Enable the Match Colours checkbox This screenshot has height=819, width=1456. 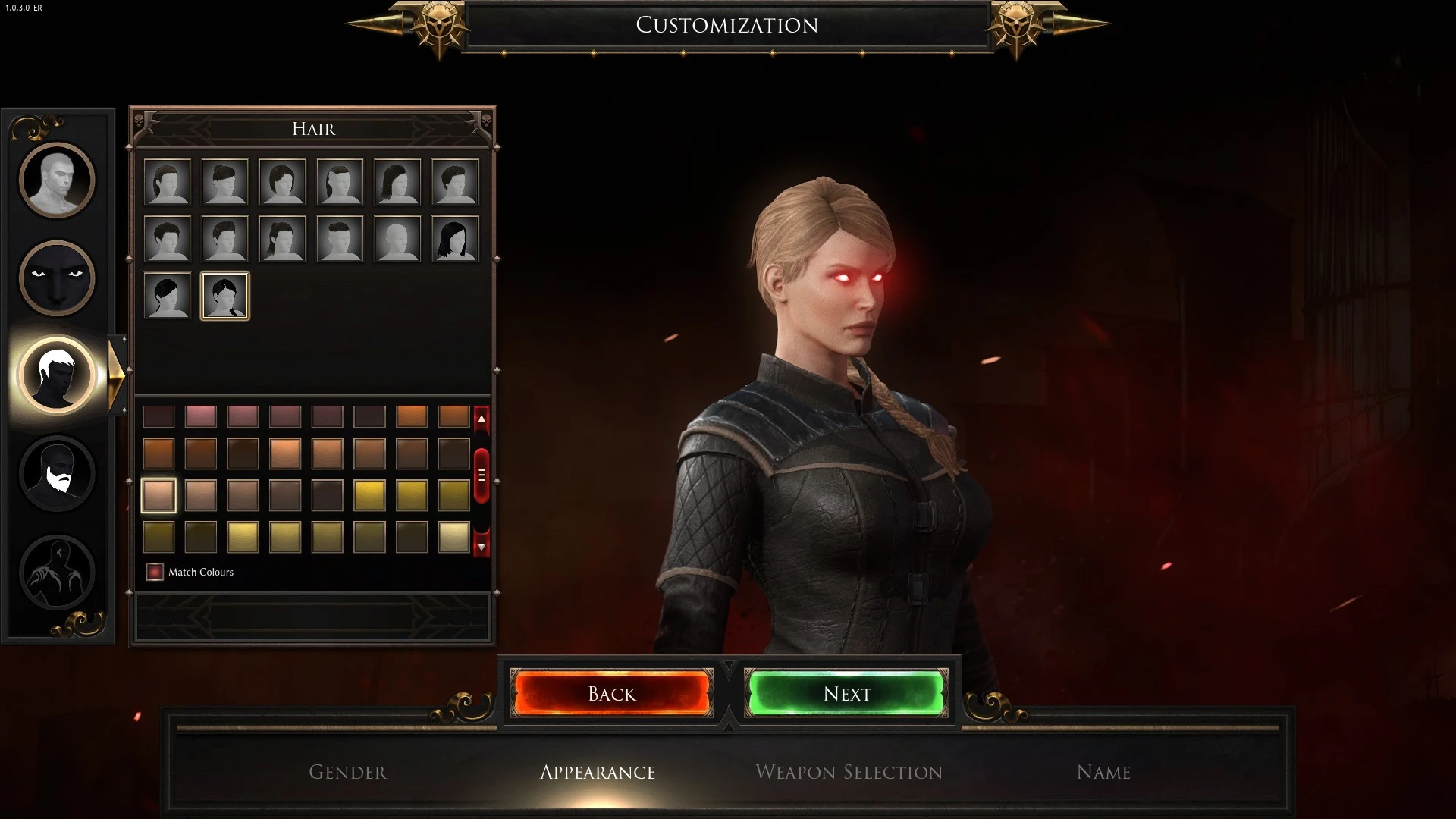pyautogui.click(x=155, y=572)
